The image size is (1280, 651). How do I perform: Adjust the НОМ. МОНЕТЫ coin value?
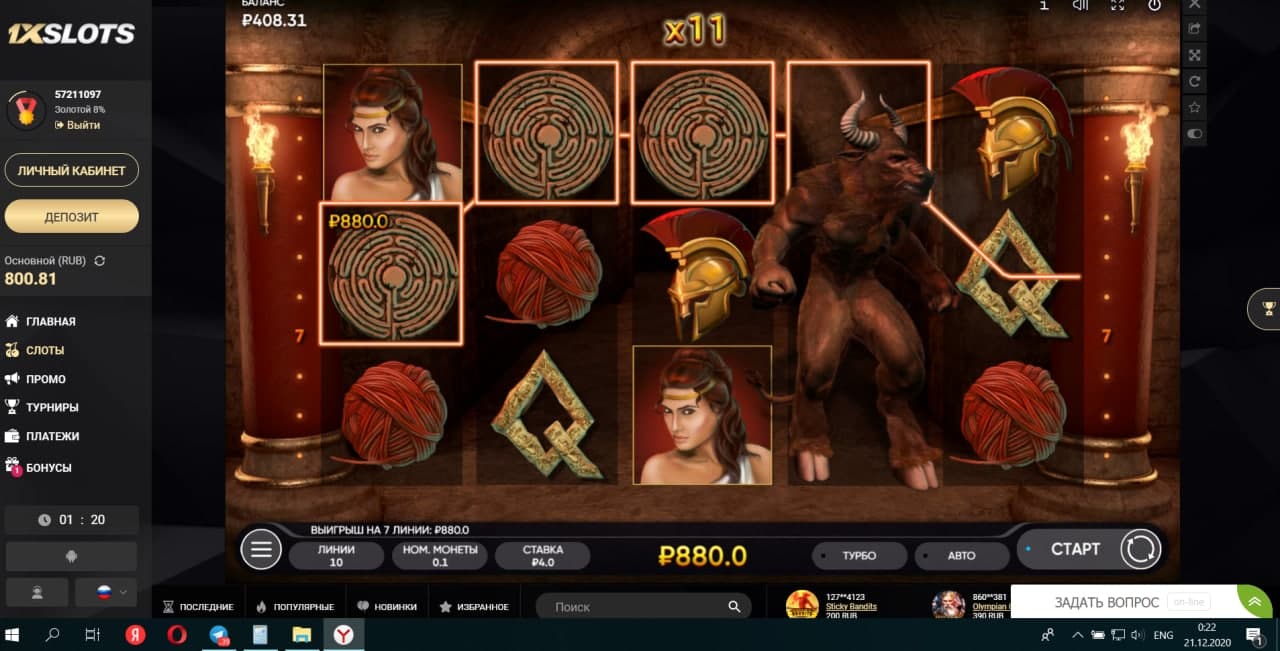point(439,556)
